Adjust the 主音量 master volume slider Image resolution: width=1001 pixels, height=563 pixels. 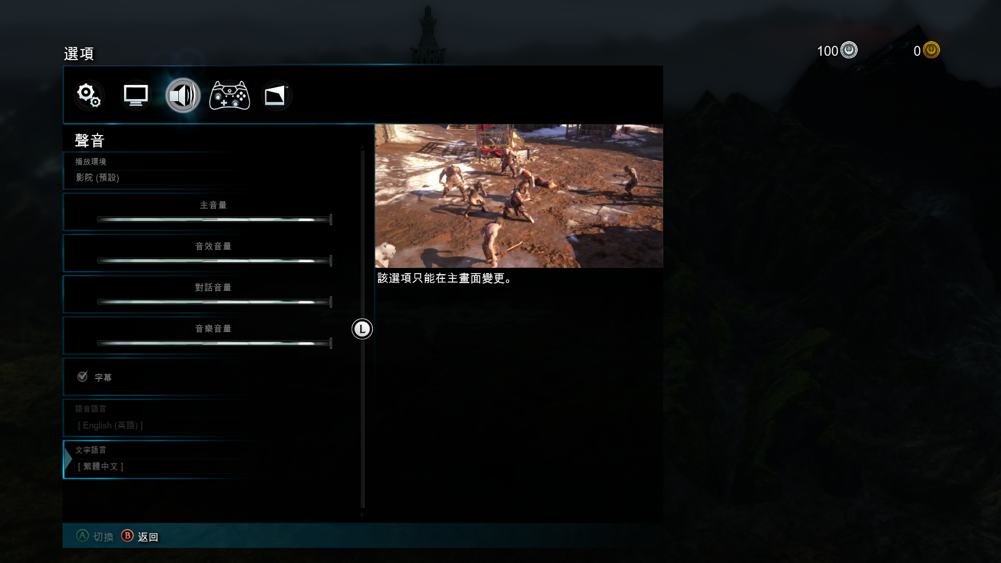[x=213, y=219]
